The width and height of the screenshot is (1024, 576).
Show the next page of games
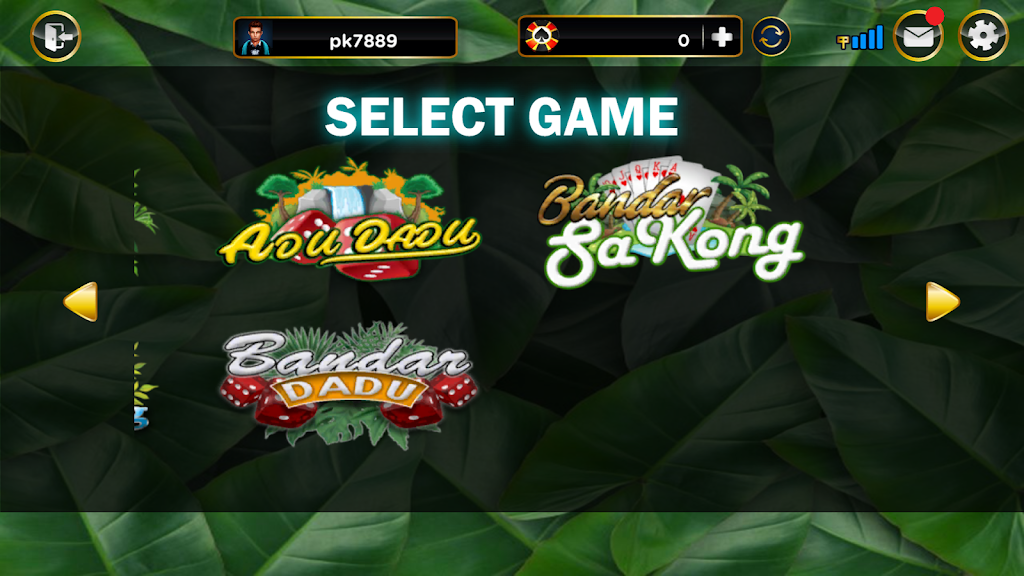click(942, 302)
